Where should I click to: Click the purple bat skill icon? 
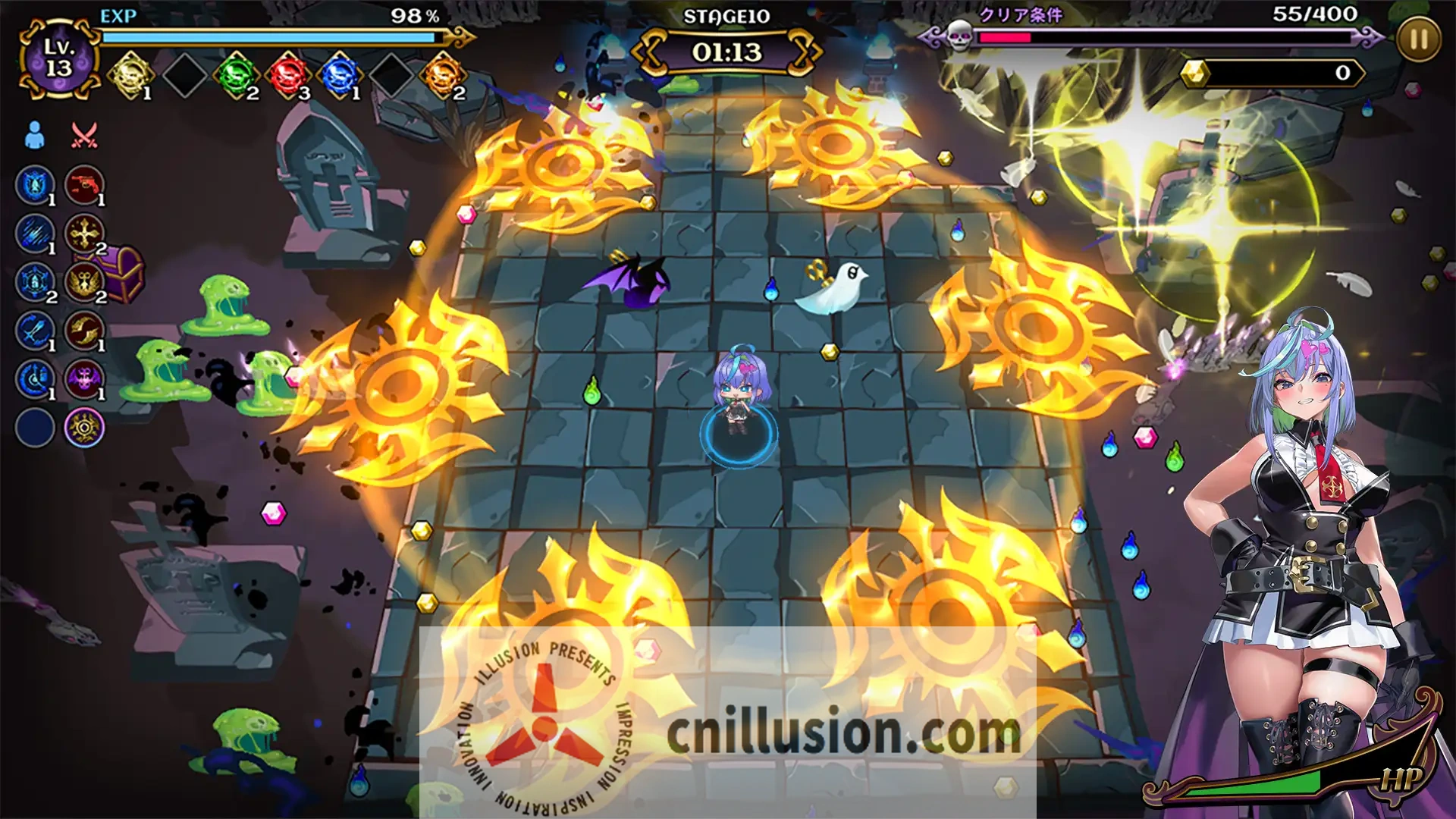click(83, 379)
